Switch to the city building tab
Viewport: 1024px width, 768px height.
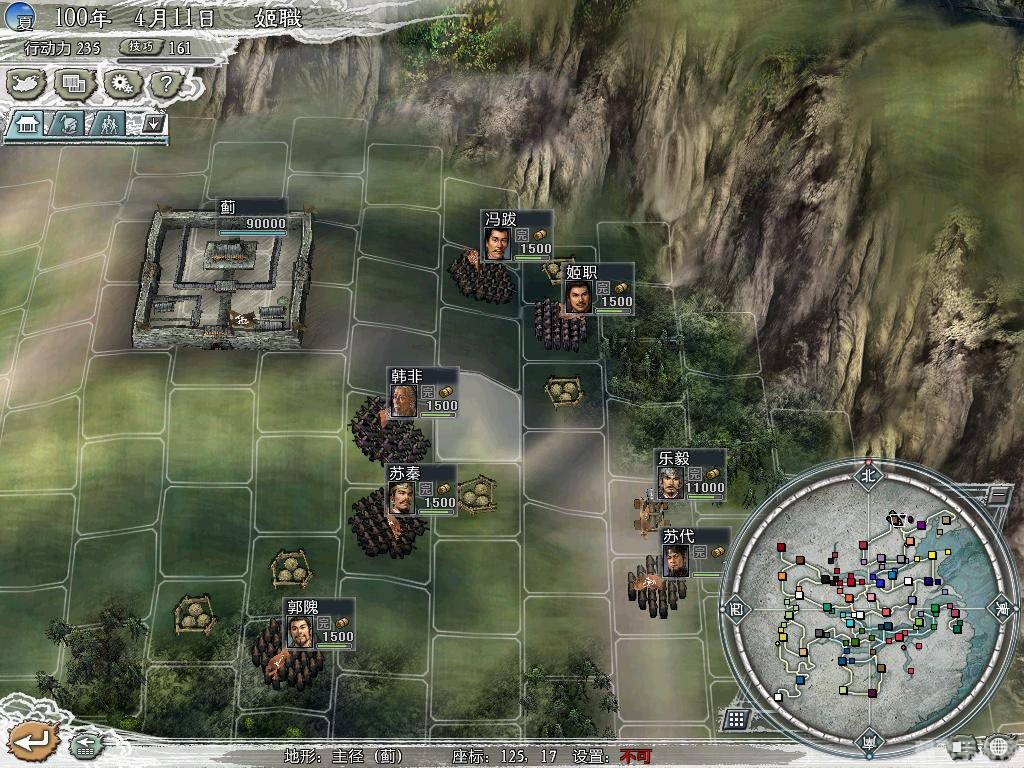click(x=26, y=124)
